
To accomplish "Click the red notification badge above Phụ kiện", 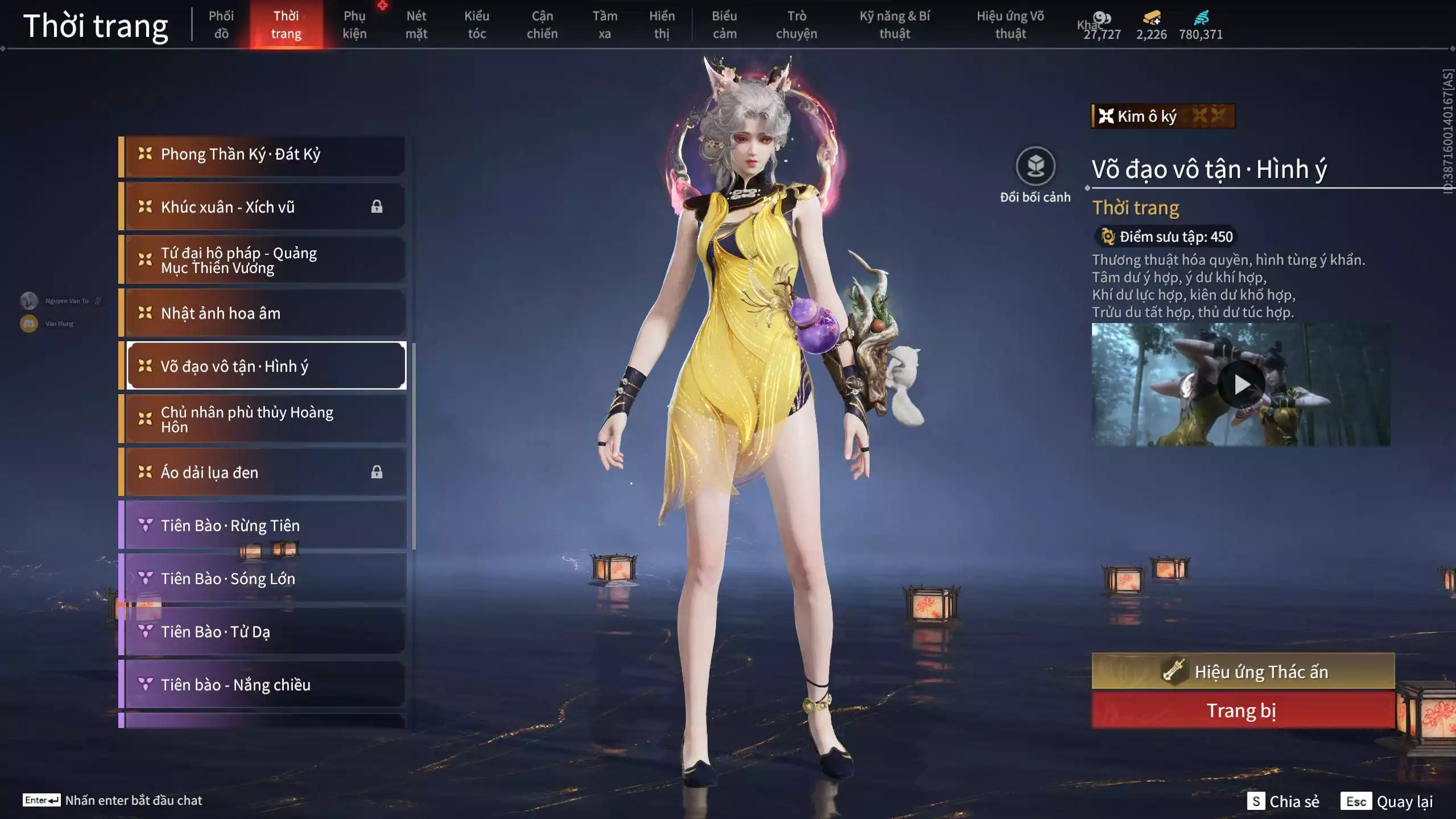I will (x=382, y=6).
